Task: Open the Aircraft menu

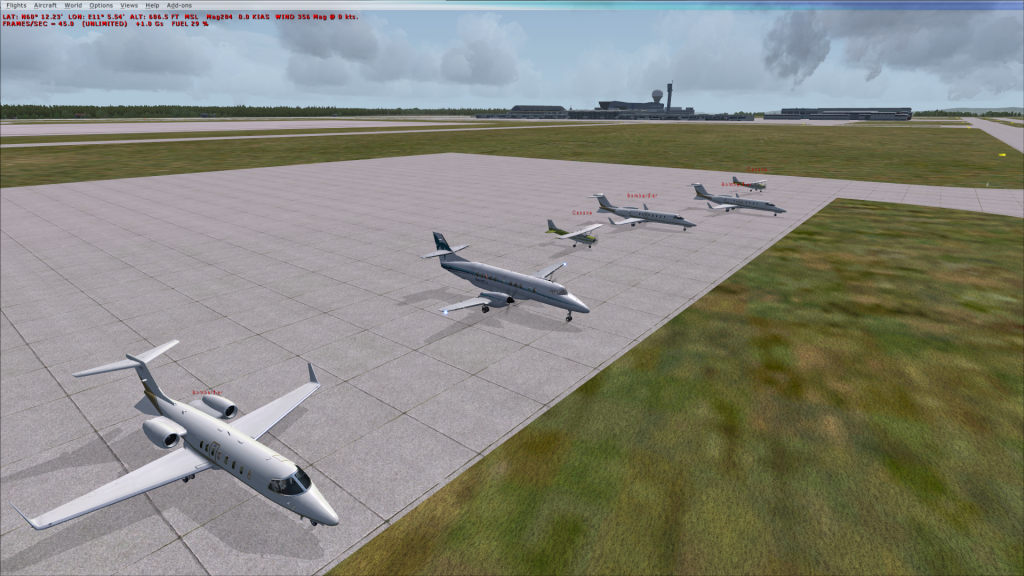Action: [x=45, y=5]
